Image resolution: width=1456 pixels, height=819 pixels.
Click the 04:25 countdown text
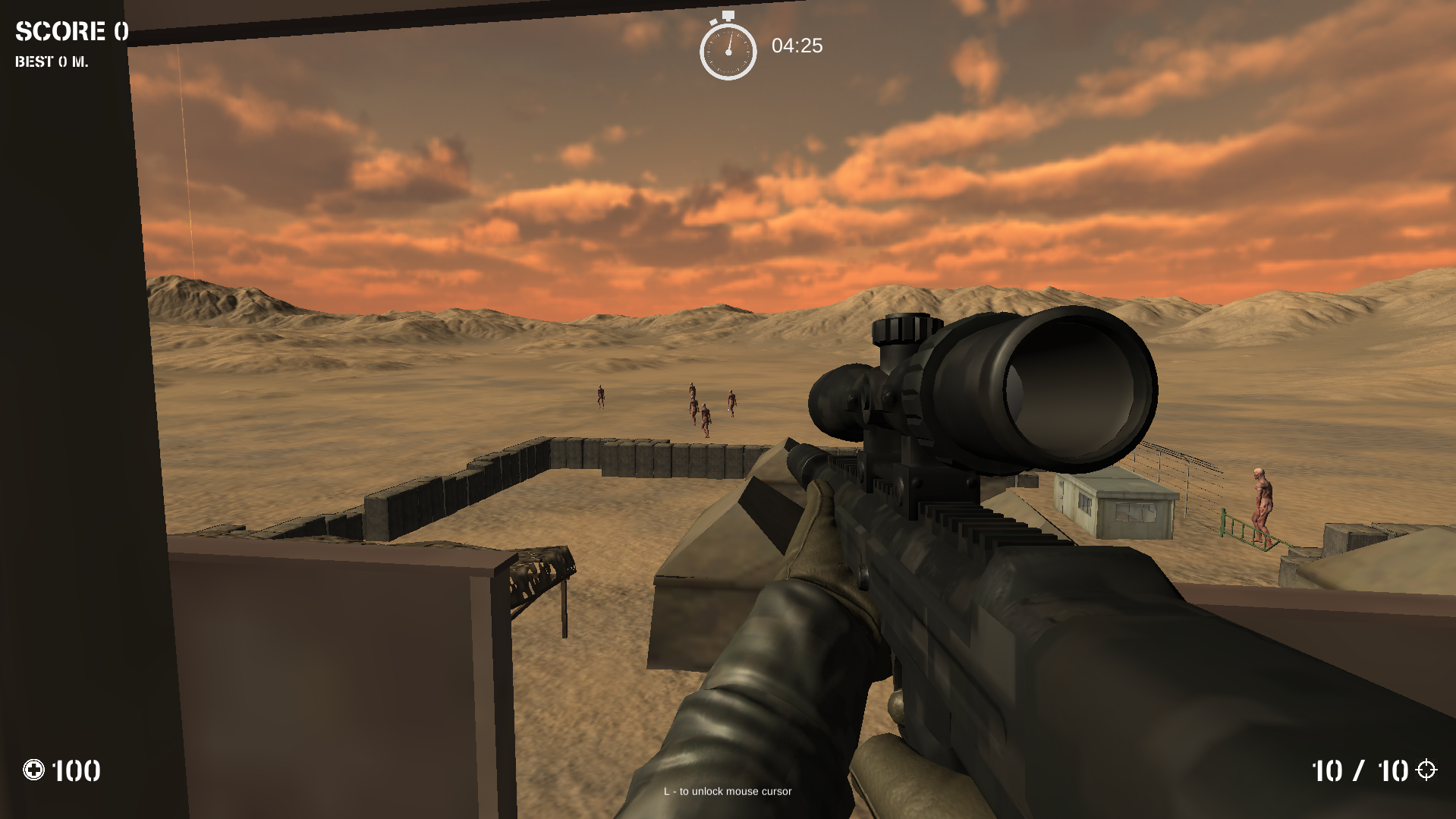point(796,46)
